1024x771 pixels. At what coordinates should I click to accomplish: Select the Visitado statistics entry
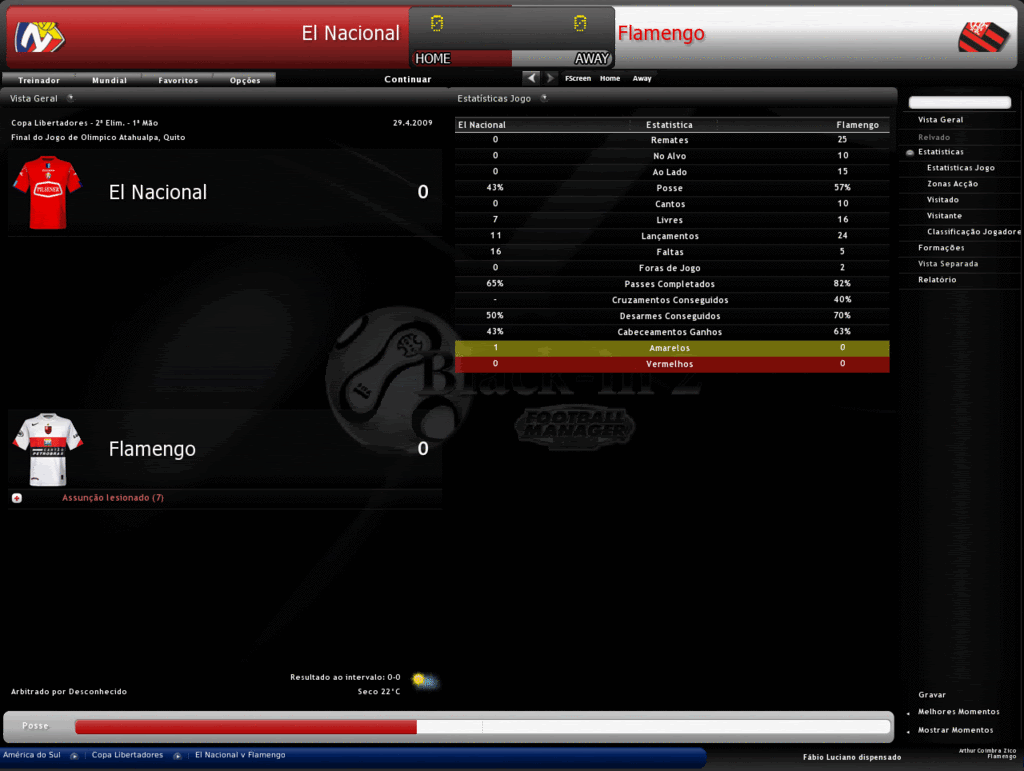(x=942, y=200)
